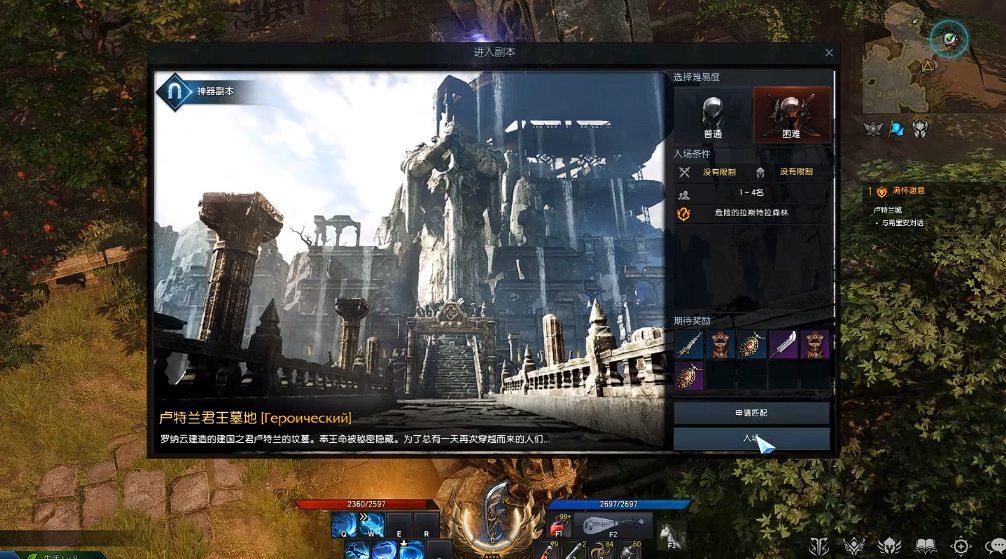Enter the dungeon with the 入场 button
The width and height of the screenshot is (1006, 559).
[x=751, y=439]
